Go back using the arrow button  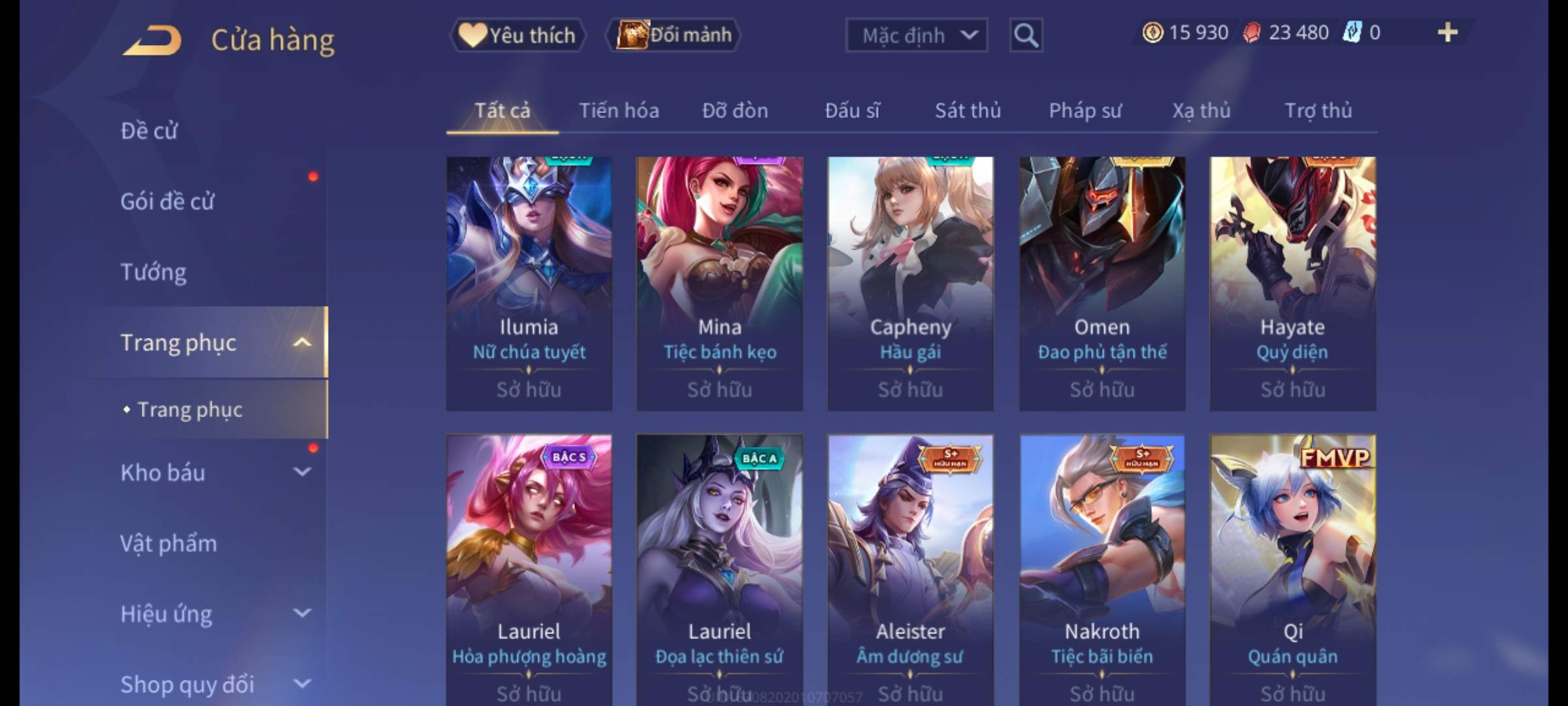coord(152,41)
